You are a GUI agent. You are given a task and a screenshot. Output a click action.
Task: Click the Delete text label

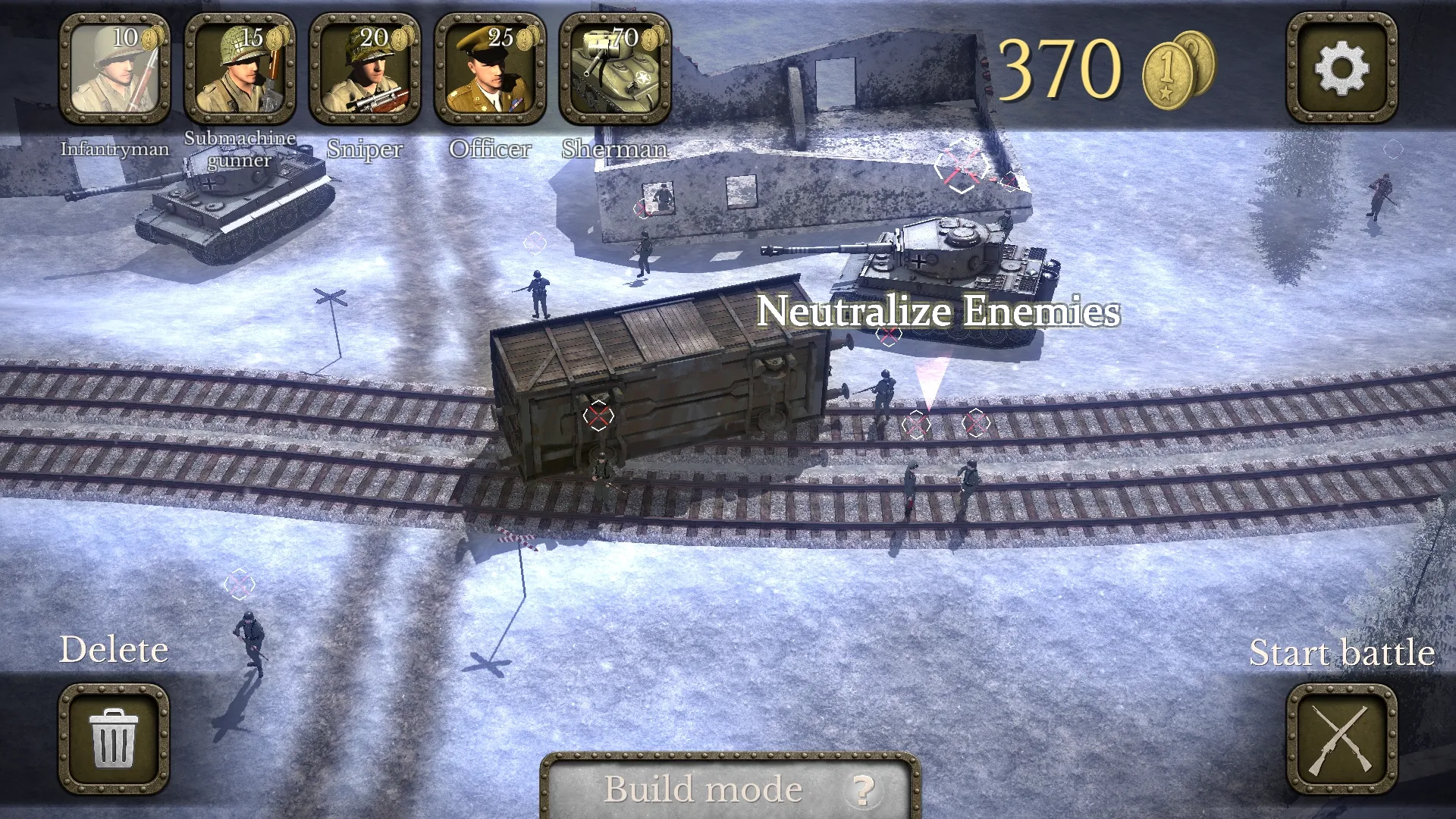[115, 648]
